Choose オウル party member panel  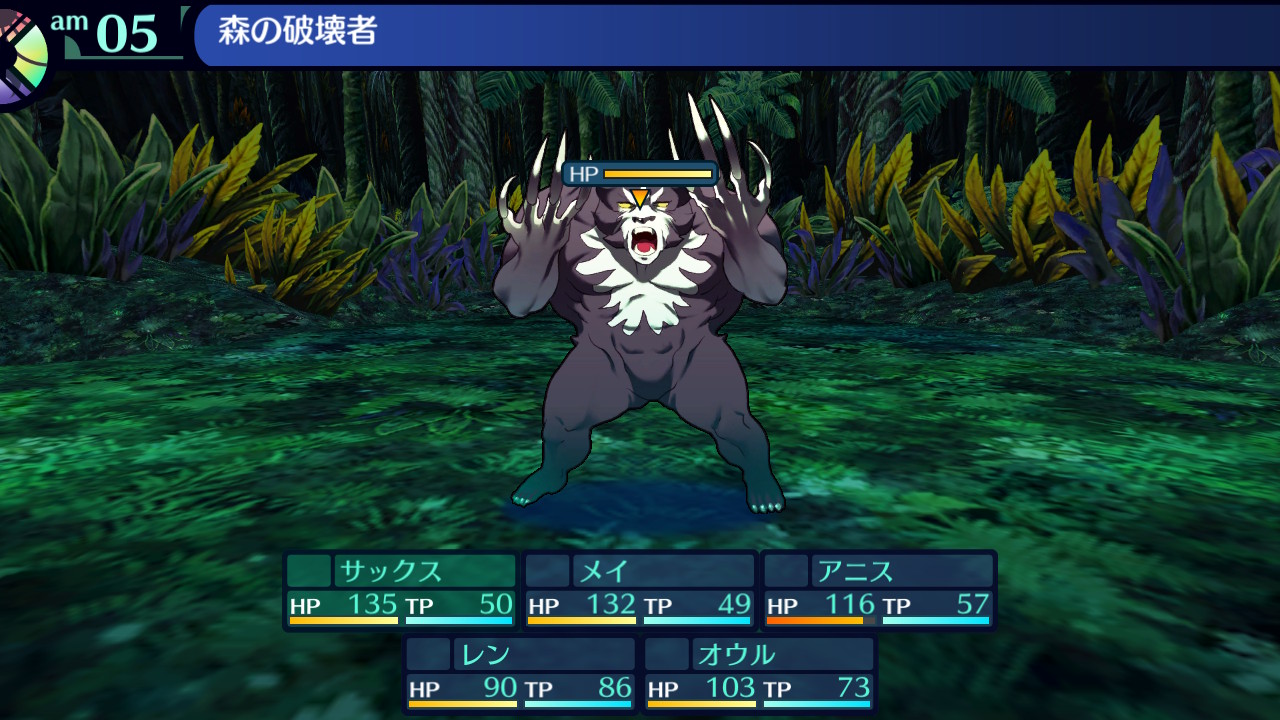tap(759, 674)
